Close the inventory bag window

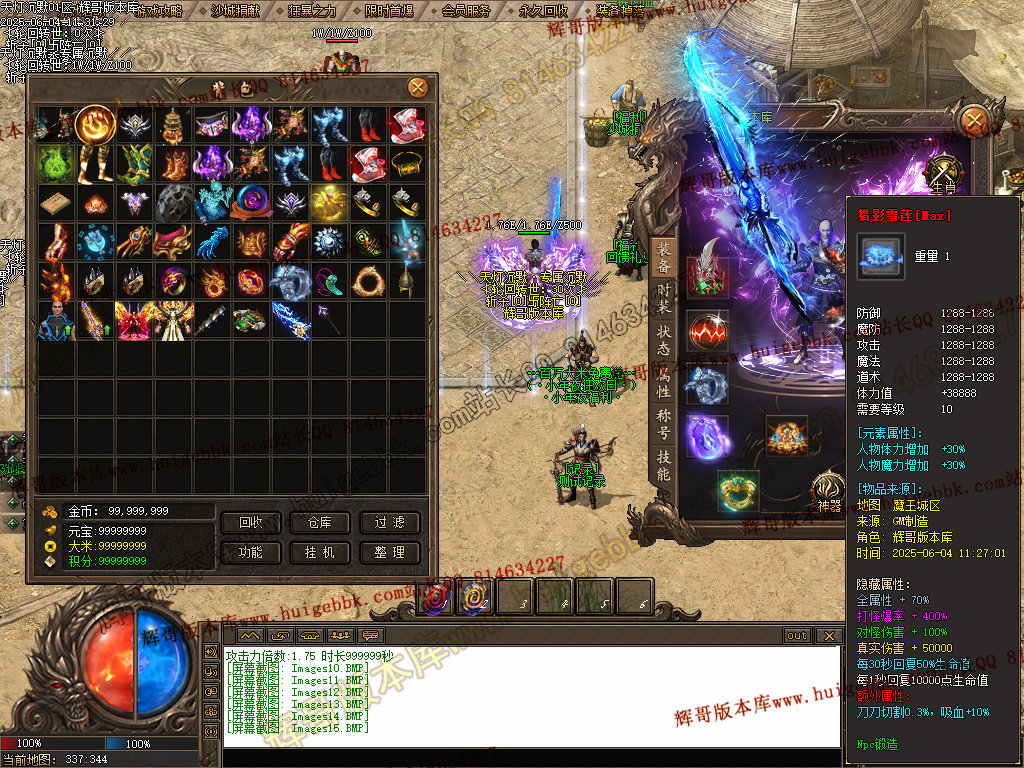tap(417, 88)
